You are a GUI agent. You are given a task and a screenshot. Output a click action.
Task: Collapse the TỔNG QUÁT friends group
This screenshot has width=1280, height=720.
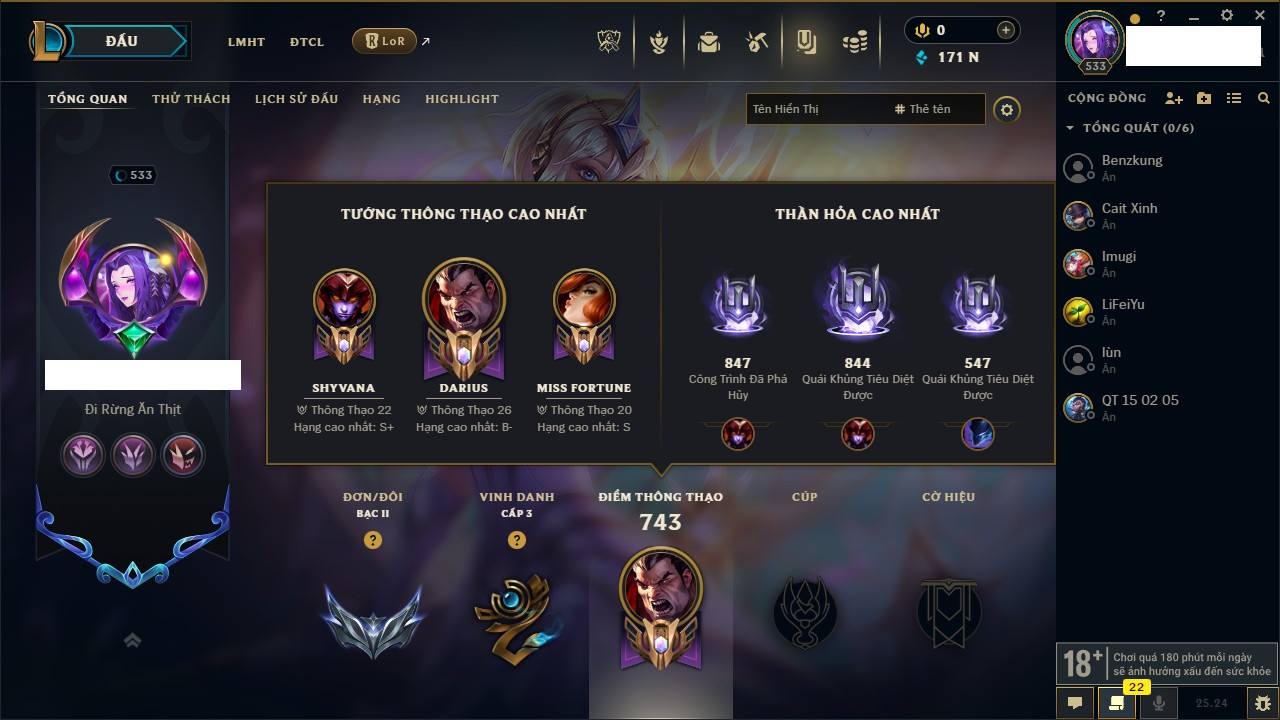1070,128
